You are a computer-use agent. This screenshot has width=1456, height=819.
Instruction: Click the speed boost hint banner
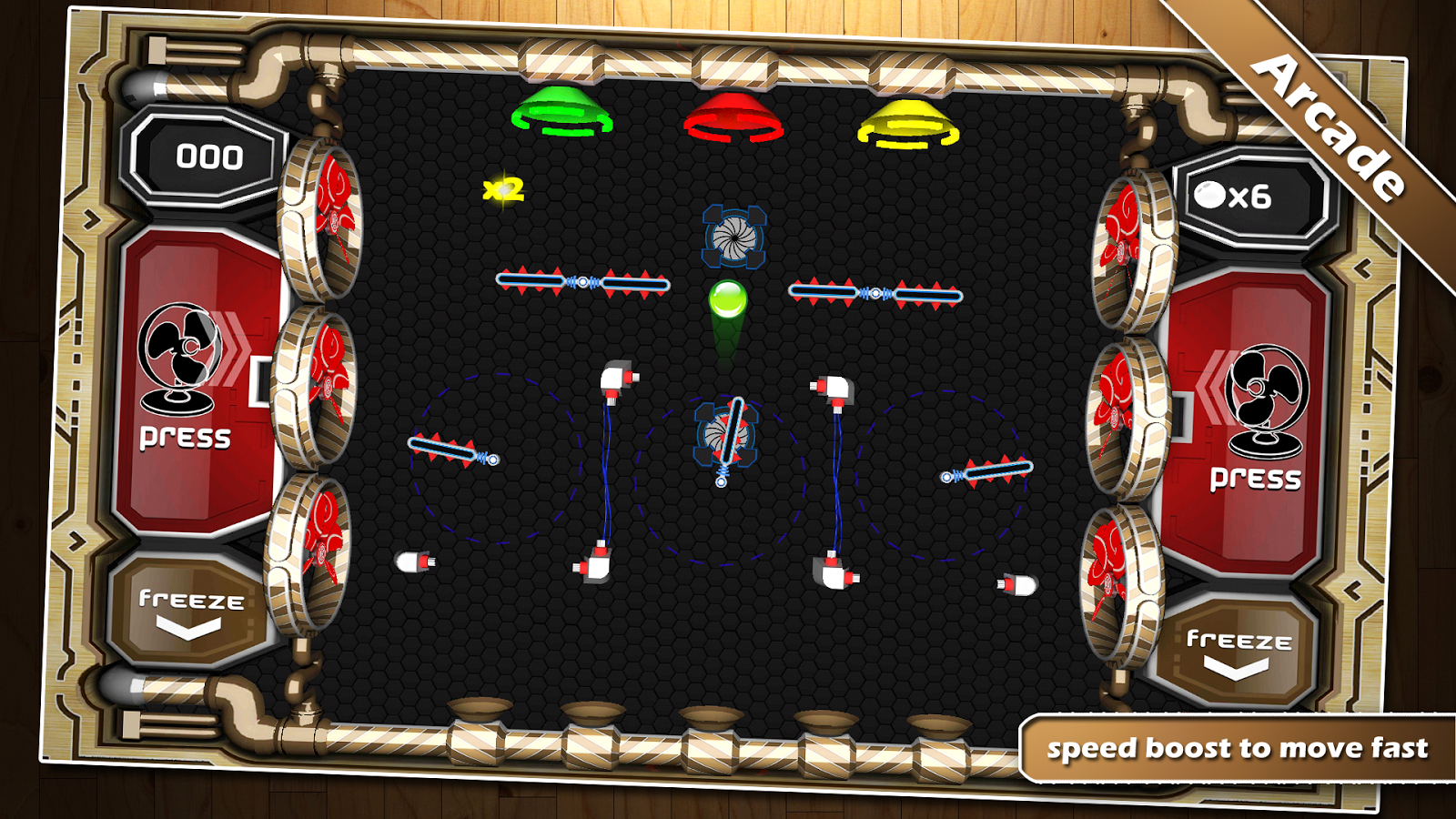1238,750
